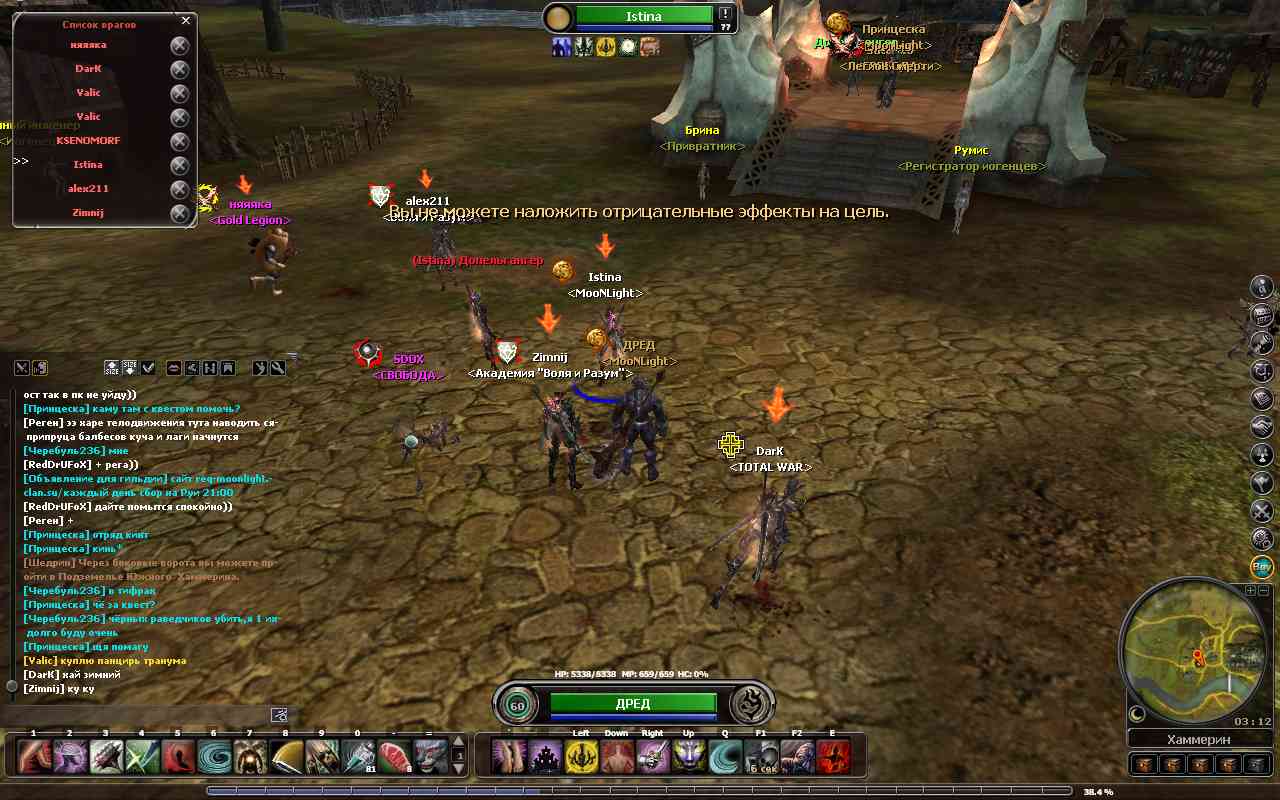Remove DarK from the enemy list
The image size is (1280, 800).
179,69
